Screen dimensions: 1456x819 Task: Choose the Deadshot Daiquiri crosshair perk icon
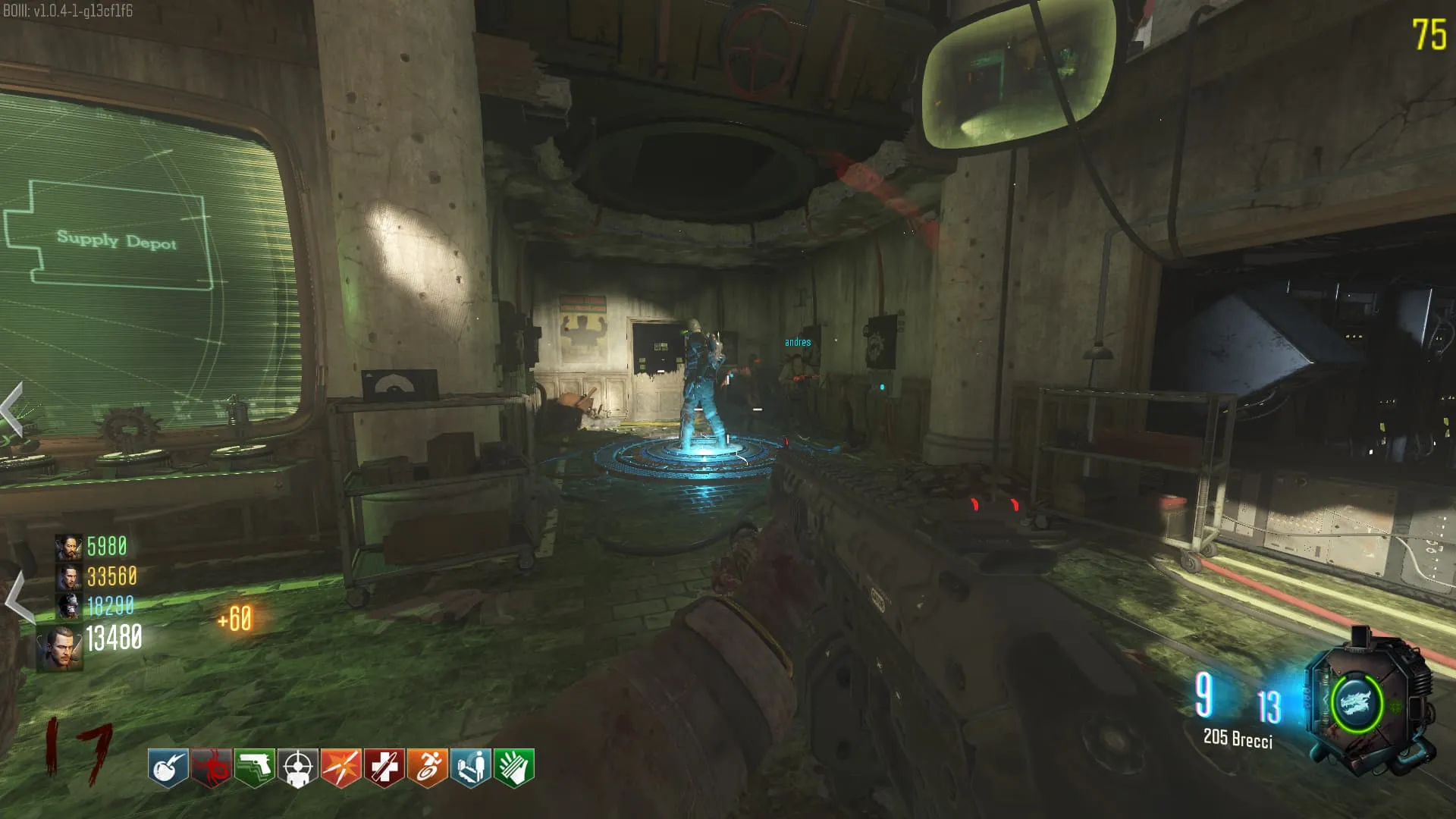point(297,768)
